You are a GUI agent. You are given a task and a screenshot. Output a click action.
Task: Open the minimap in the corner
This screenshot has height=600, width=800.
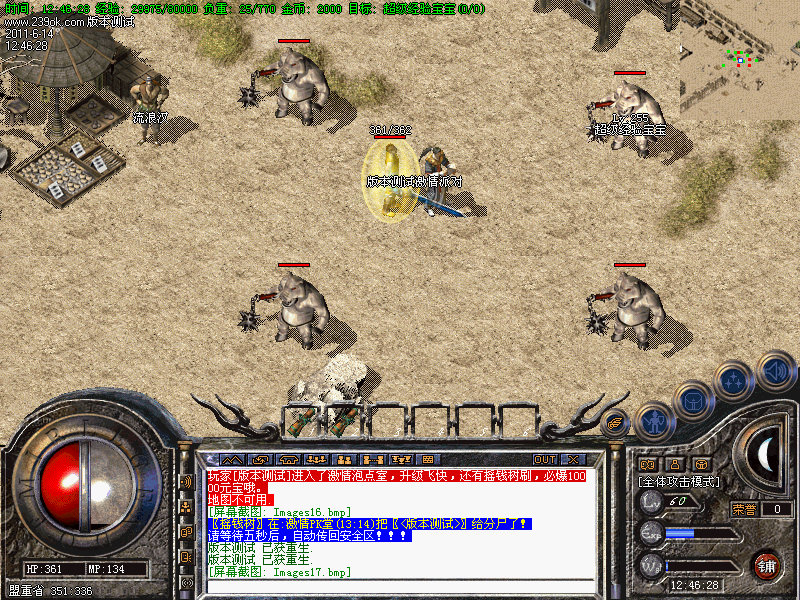(739, 60)
